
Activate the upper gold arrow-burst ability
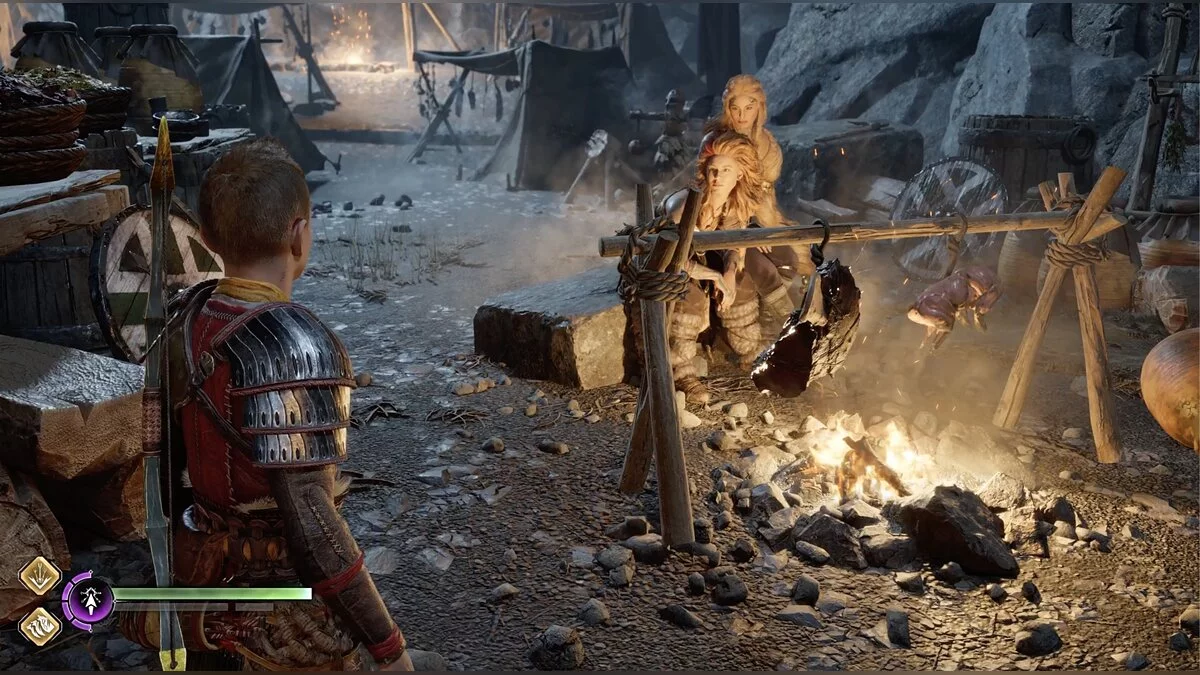click(x=40, y=575)
